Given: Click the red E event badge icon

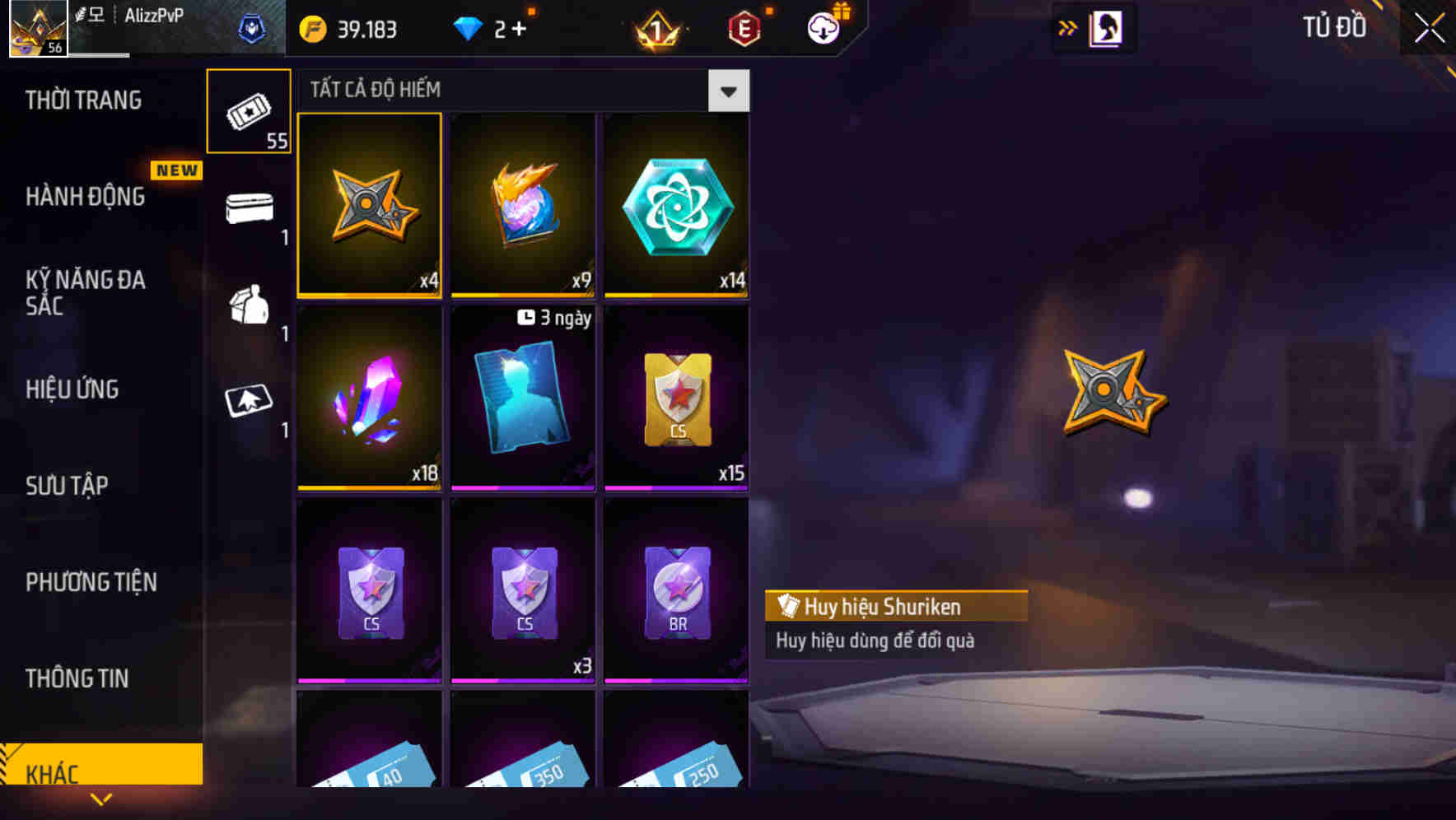Looking at the screenshot, I should pos(744,27).
